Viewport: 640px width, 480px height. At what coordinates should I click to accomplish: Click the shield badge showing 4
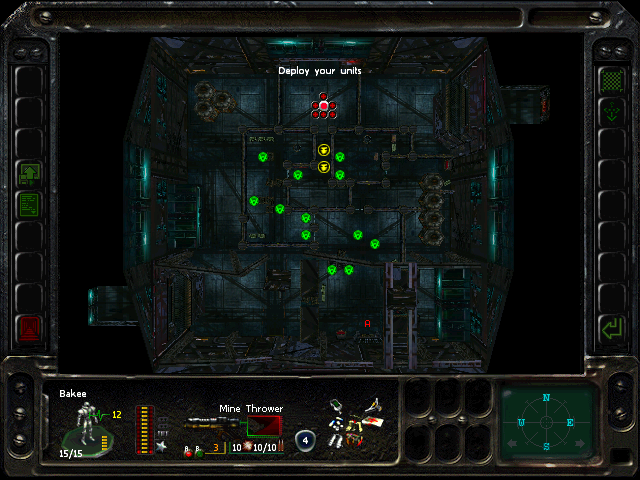click(x=306, y=441)
